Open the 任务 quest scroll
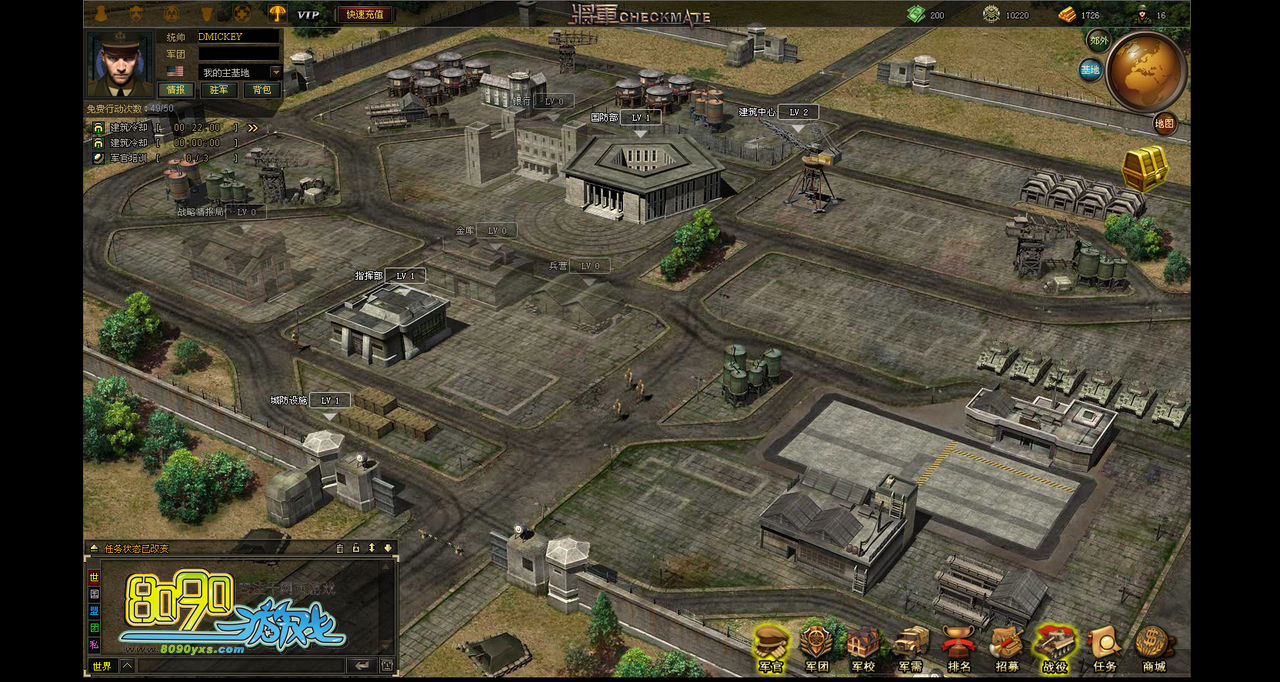 [1104, 646]
